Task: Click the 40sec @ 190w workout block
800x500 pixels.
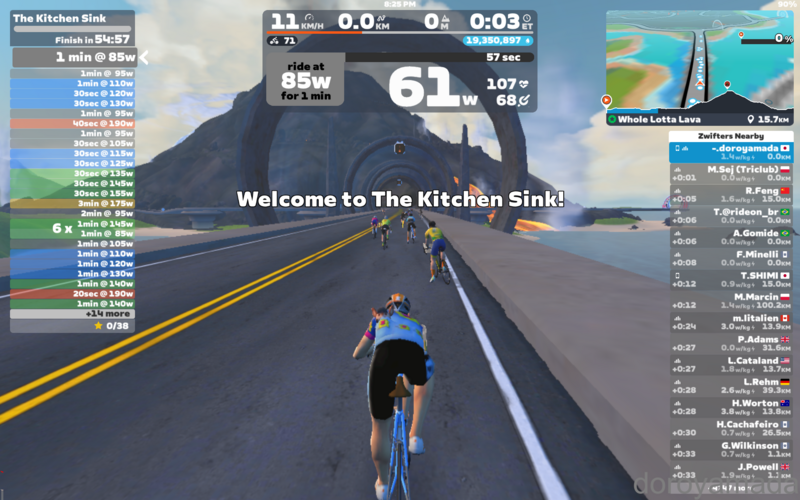Action: coord(72,123)
